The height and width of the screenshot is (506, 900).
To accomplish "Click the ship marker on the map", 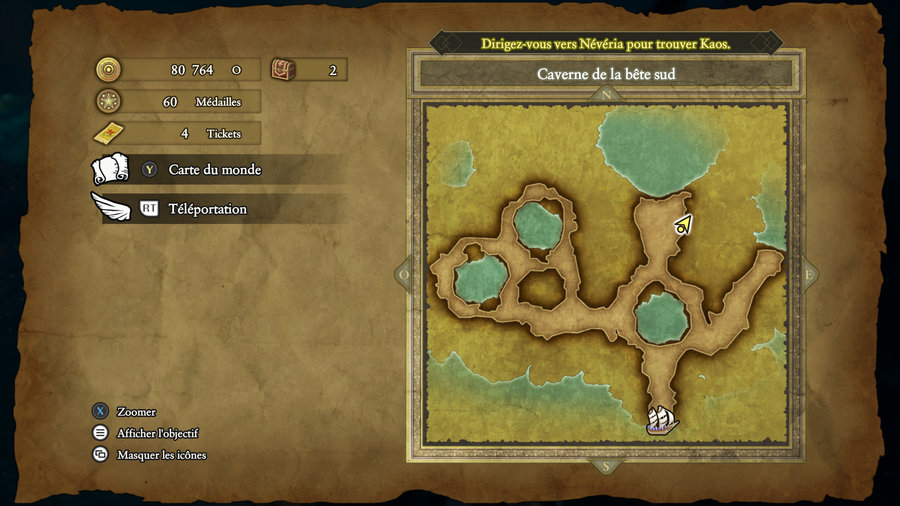I will pos(661,419).
